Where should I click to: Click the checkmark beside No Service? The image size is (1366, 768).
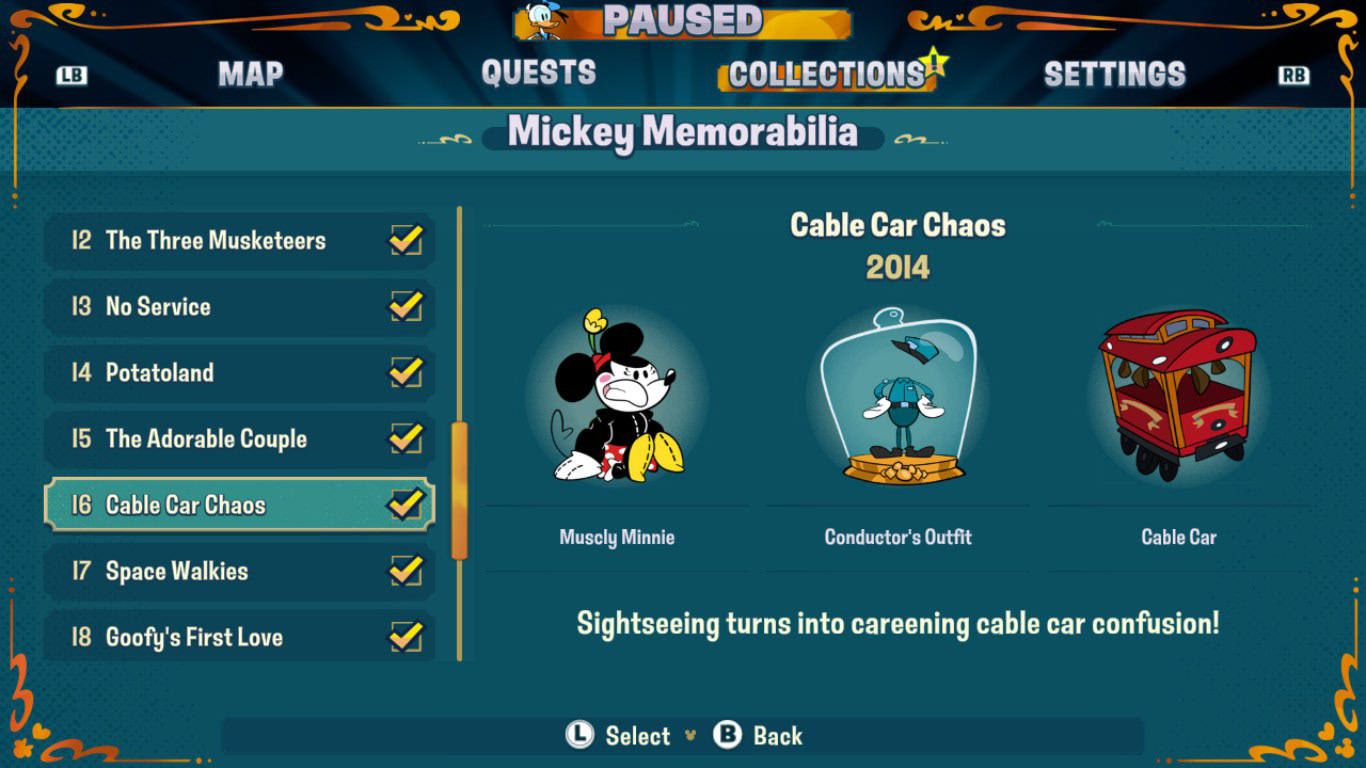(x=410, y=306)
